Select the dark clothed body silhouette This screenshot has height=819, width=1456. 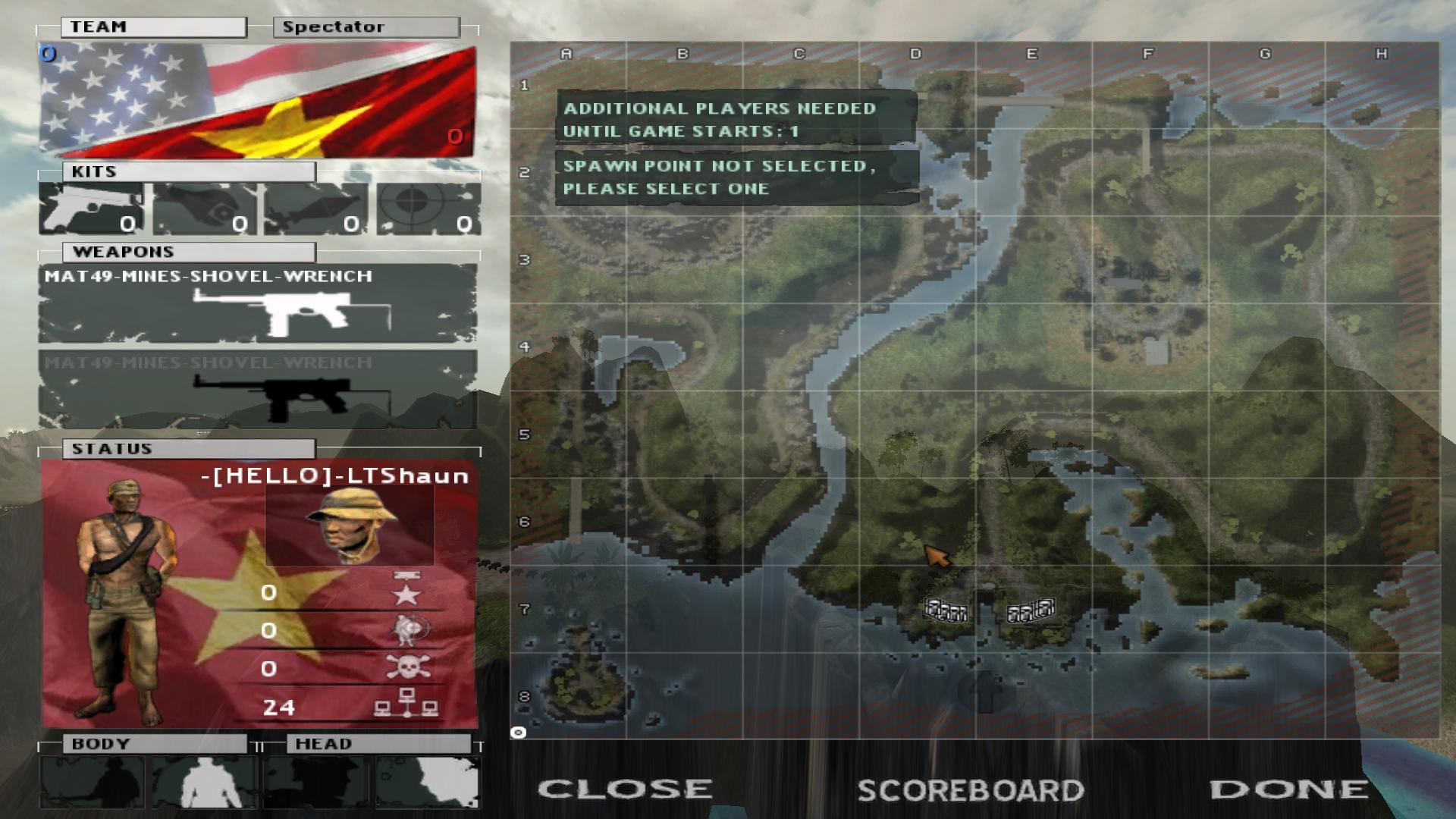92,783
